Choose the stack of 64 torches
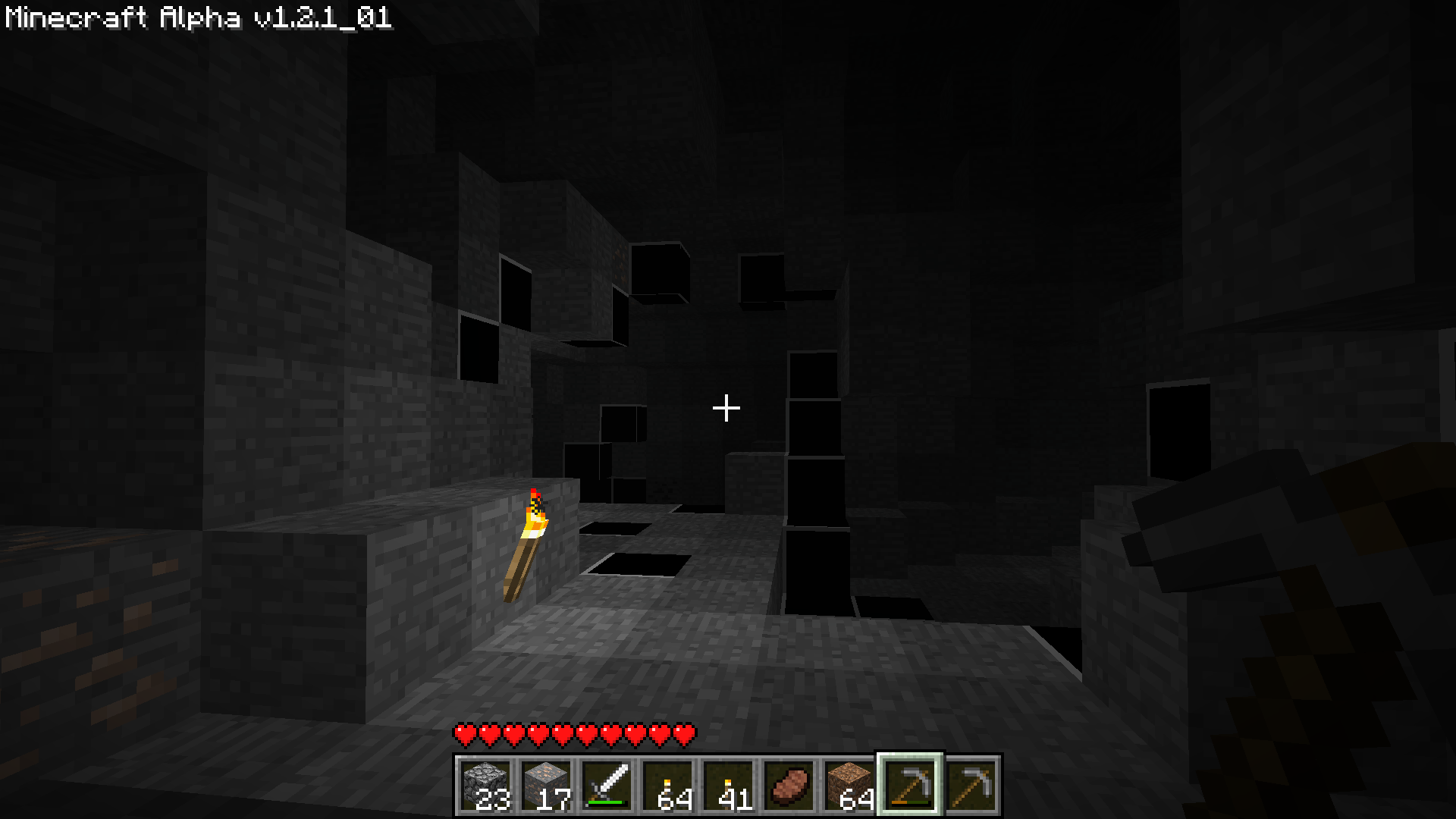Screen dimensions: 1456x819 point(667,785)
